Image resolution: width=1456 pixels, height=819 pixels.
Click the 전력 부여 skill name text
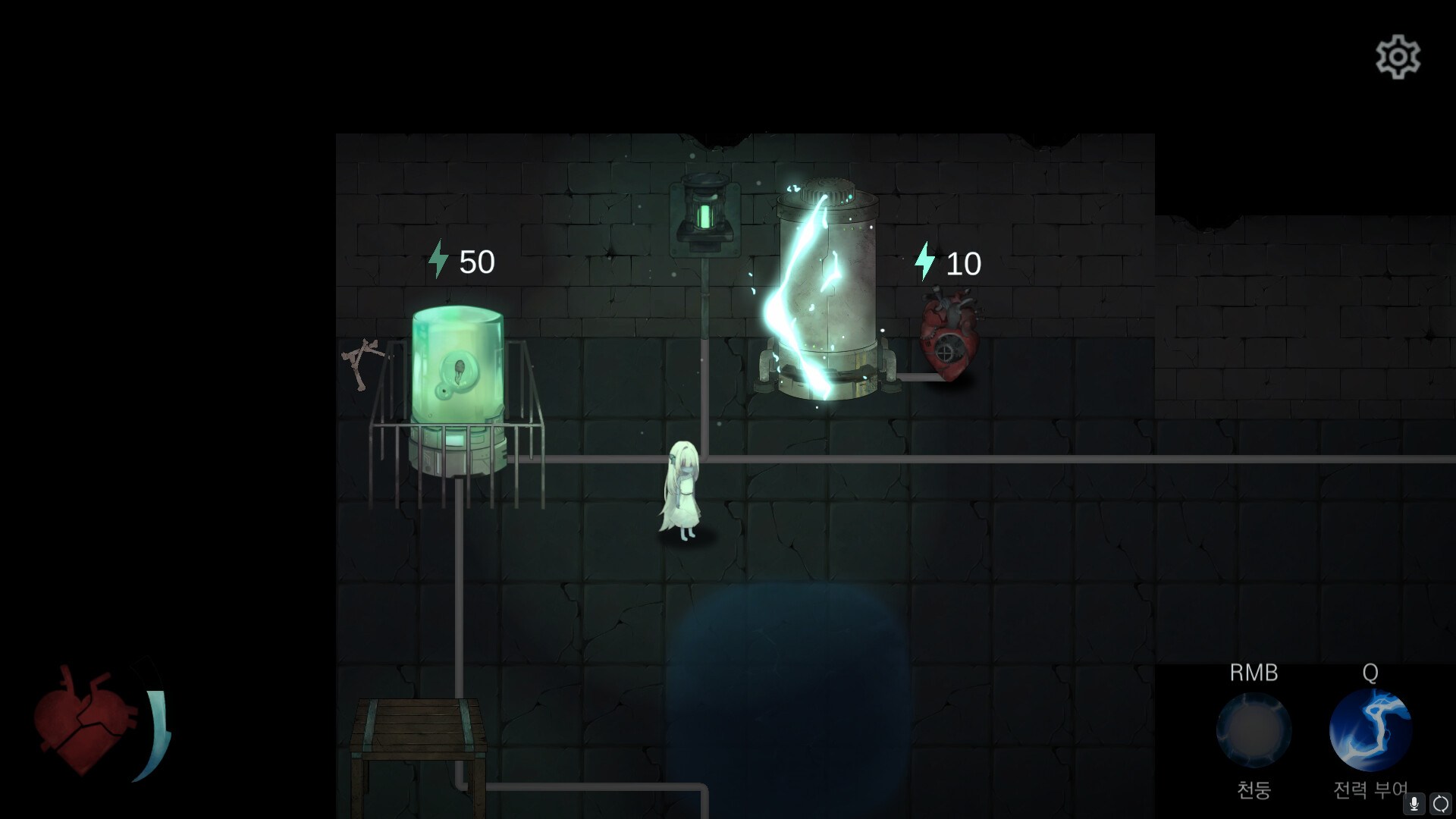pos(1370,790)
